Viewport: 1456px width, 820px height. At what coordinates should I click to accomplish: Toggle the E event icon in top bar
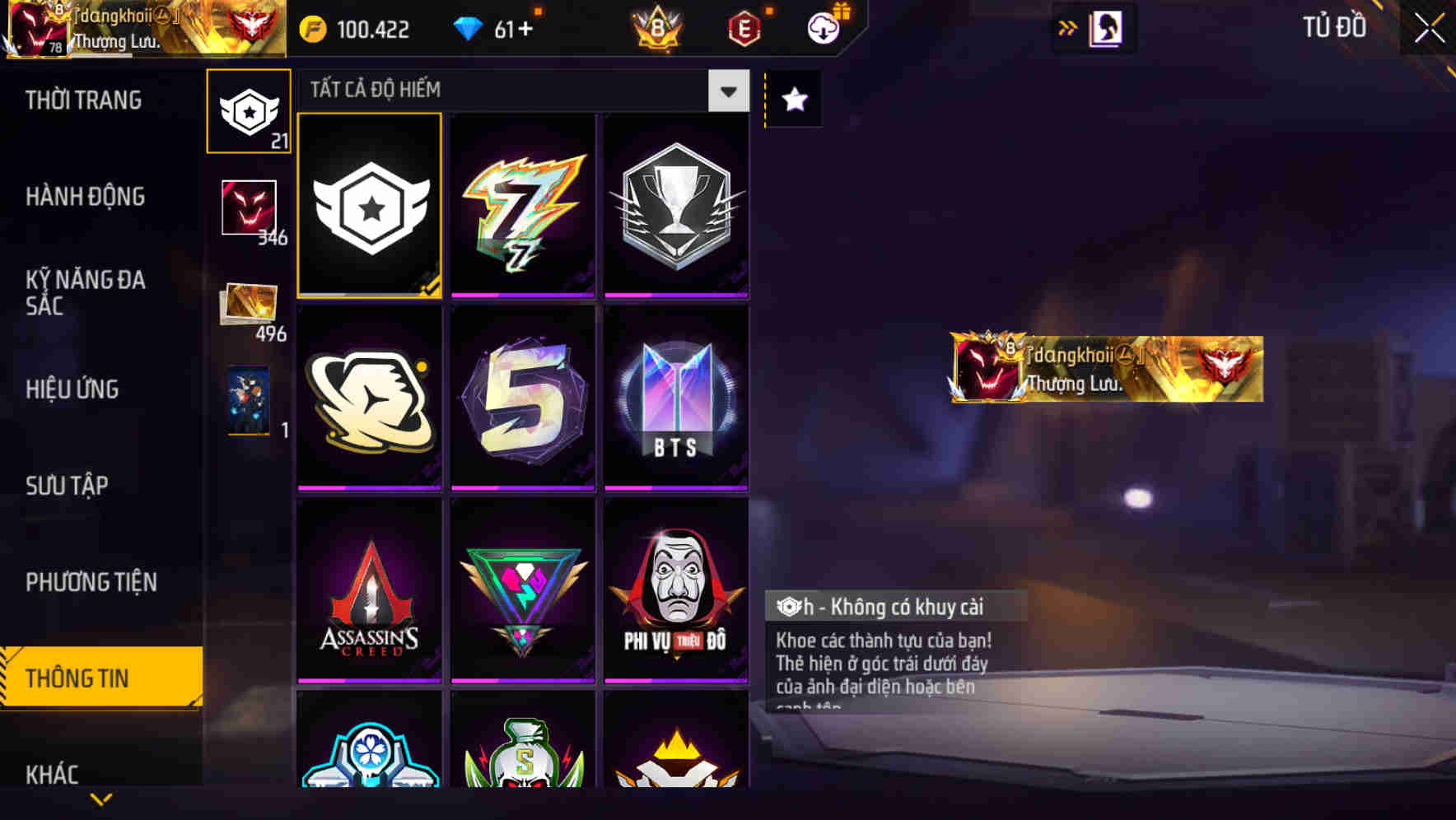pos(743,26)
